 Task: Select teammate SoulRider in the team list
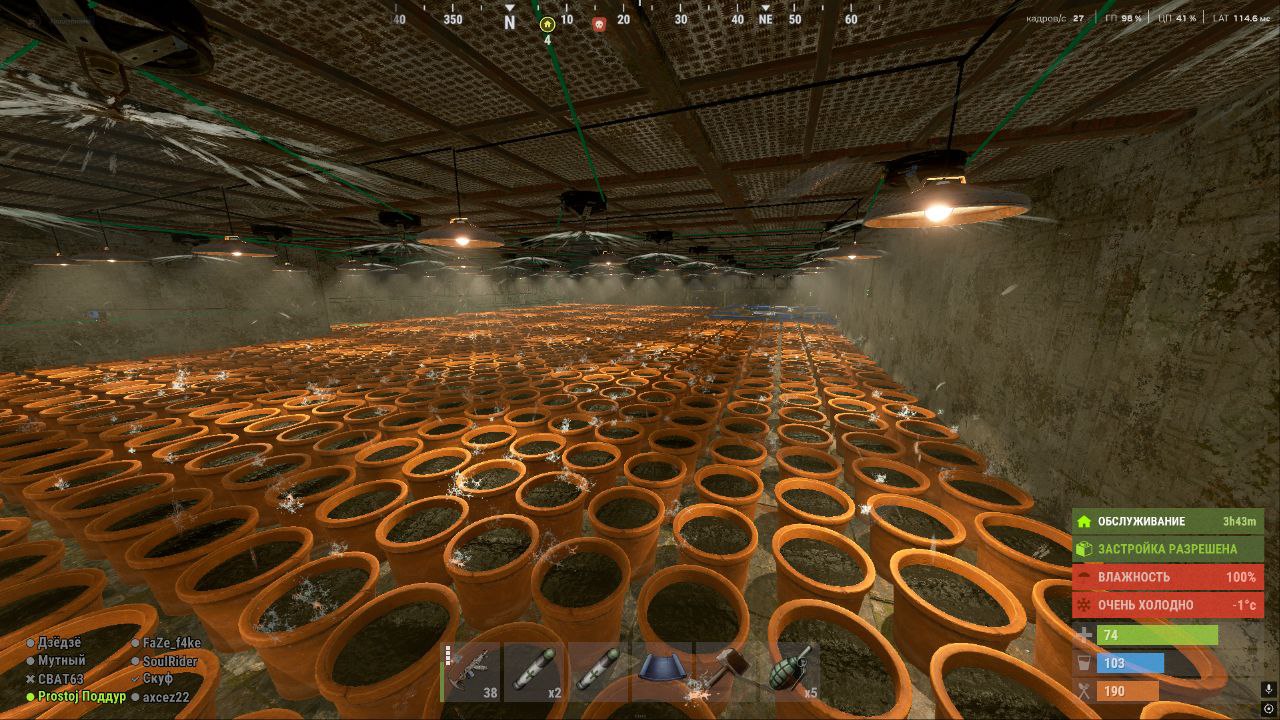169,661
